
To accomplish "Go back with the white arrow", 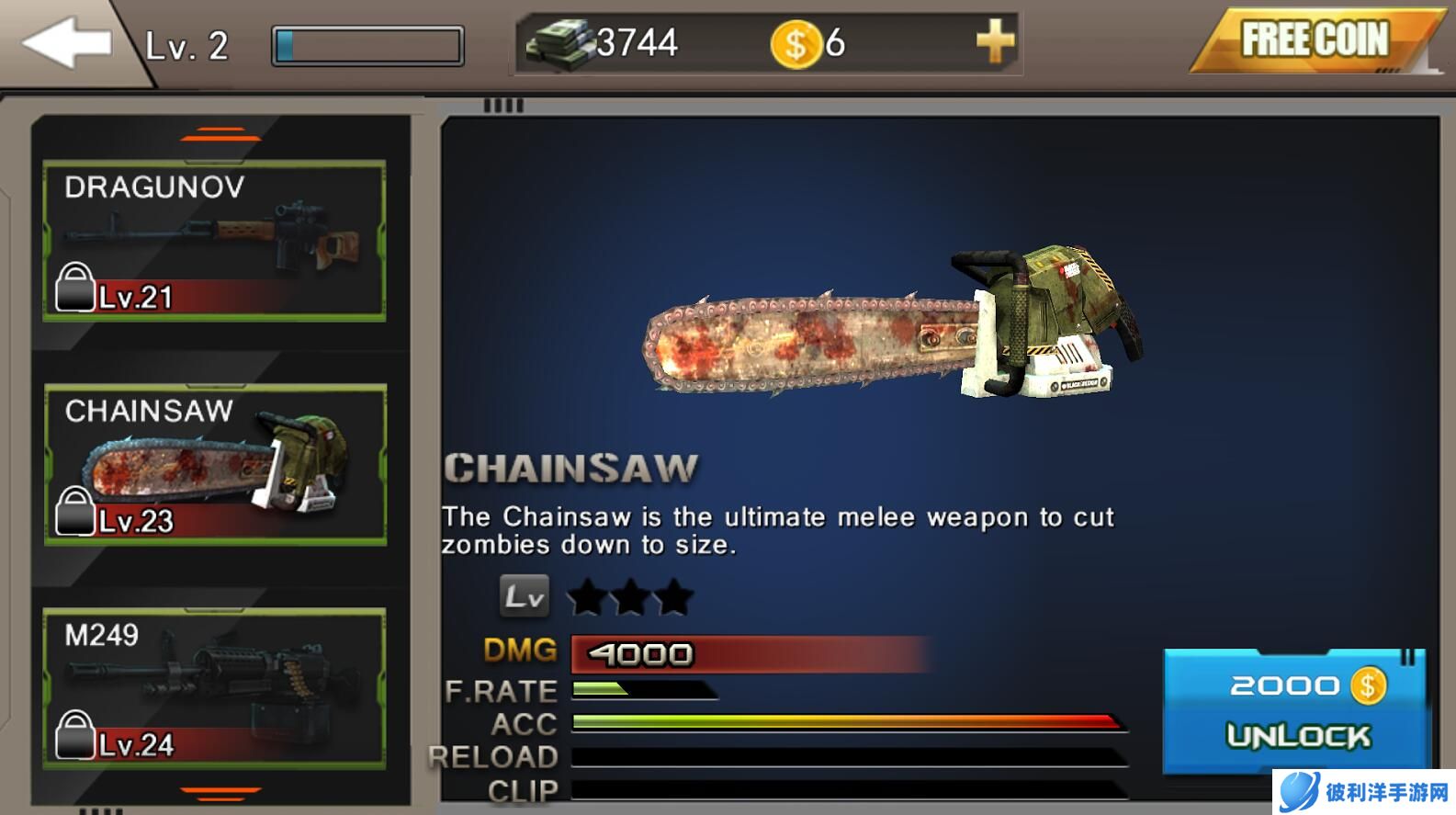I will coord(66,42).
